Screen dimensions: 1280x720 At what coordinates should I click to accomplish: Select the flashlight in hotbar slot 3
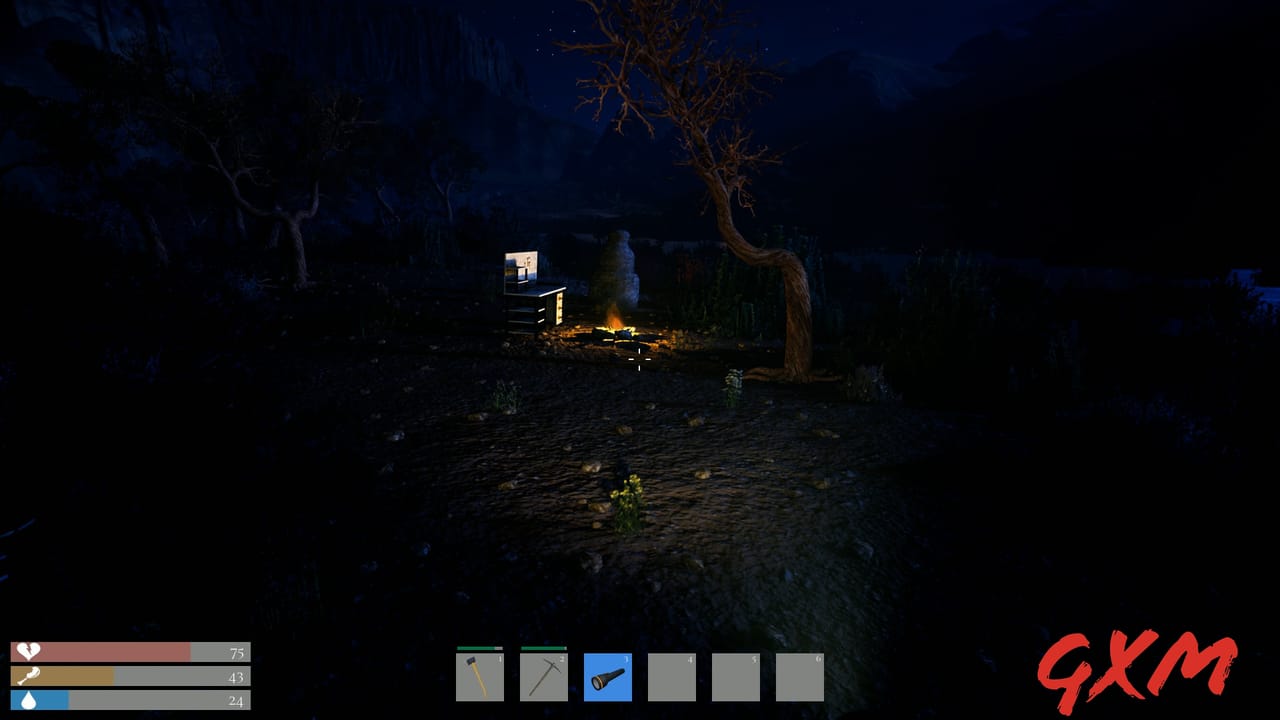608,677
